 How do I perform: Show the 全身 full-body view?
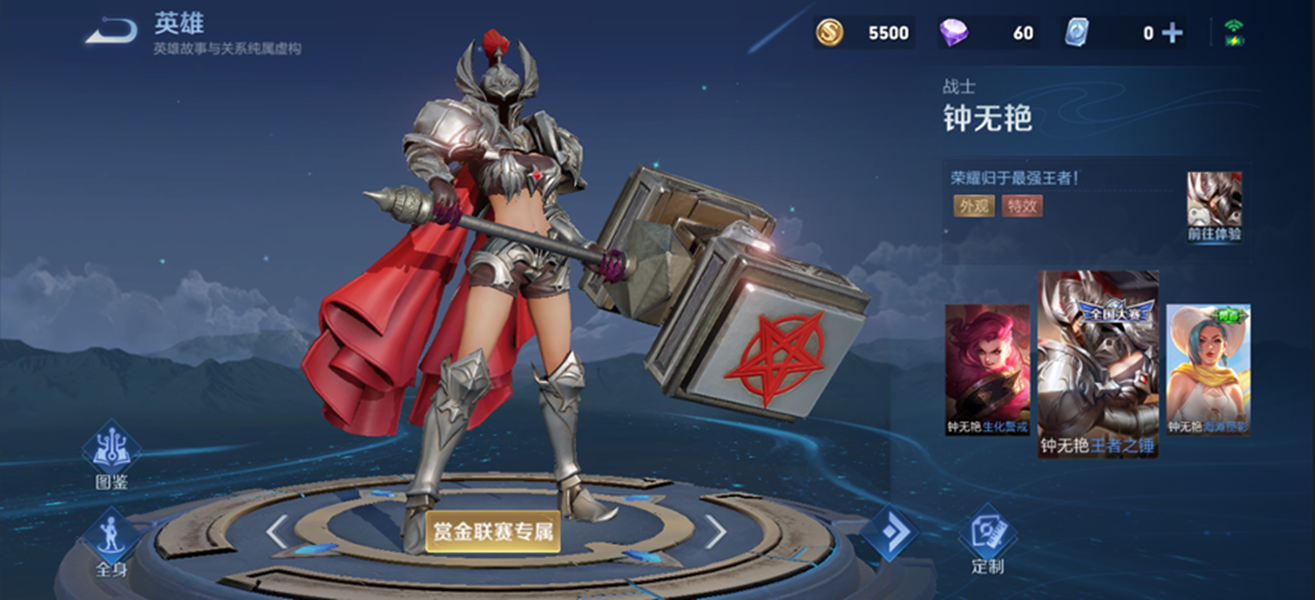click(111, 545)
